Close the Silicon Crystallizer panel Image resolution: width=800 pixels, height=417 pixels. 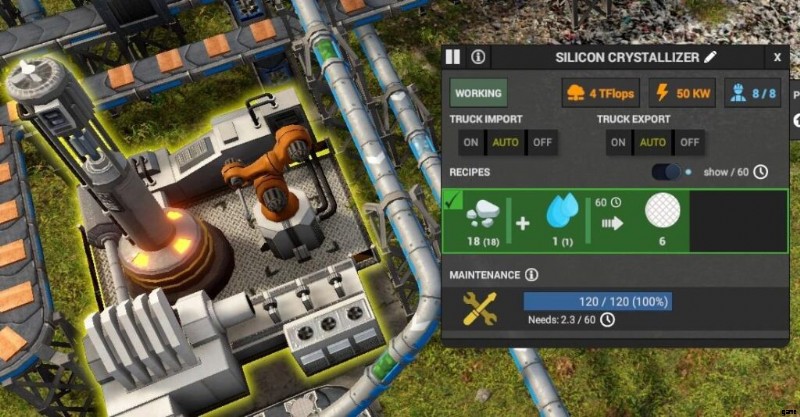coord(777,58)
